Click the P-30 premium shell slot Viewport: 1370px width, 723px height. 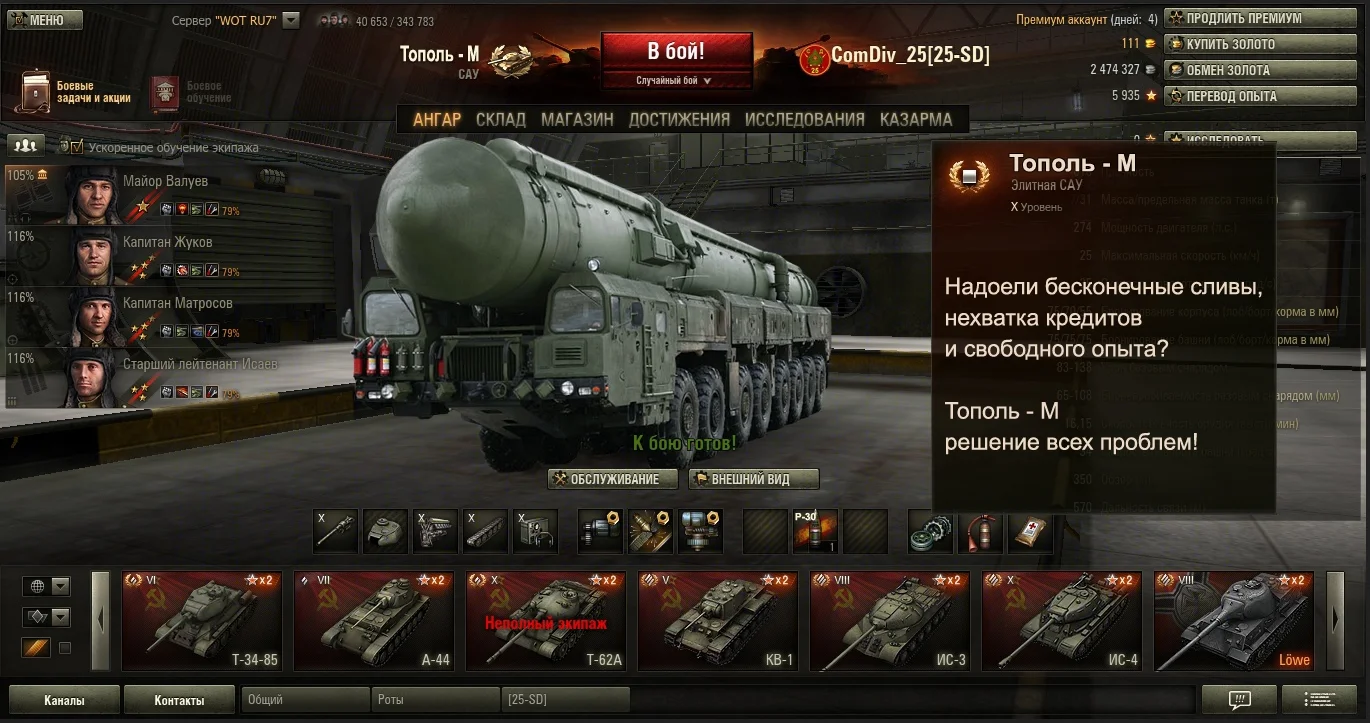tap(815, 531)
